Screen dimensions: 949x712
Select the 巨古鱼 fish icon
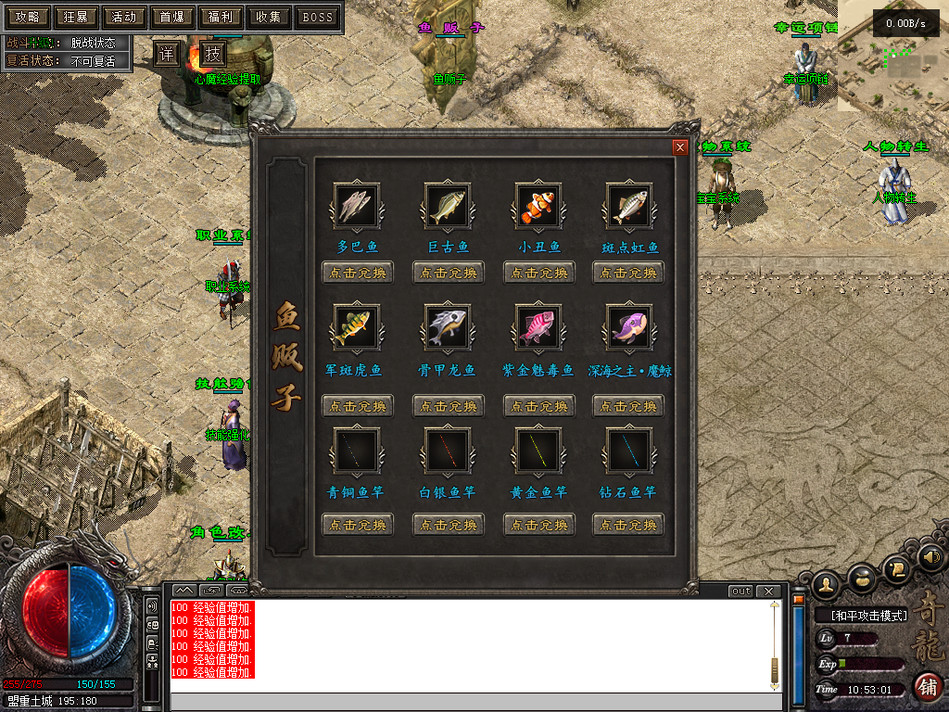pyautogui.click(x=447, y=207)
